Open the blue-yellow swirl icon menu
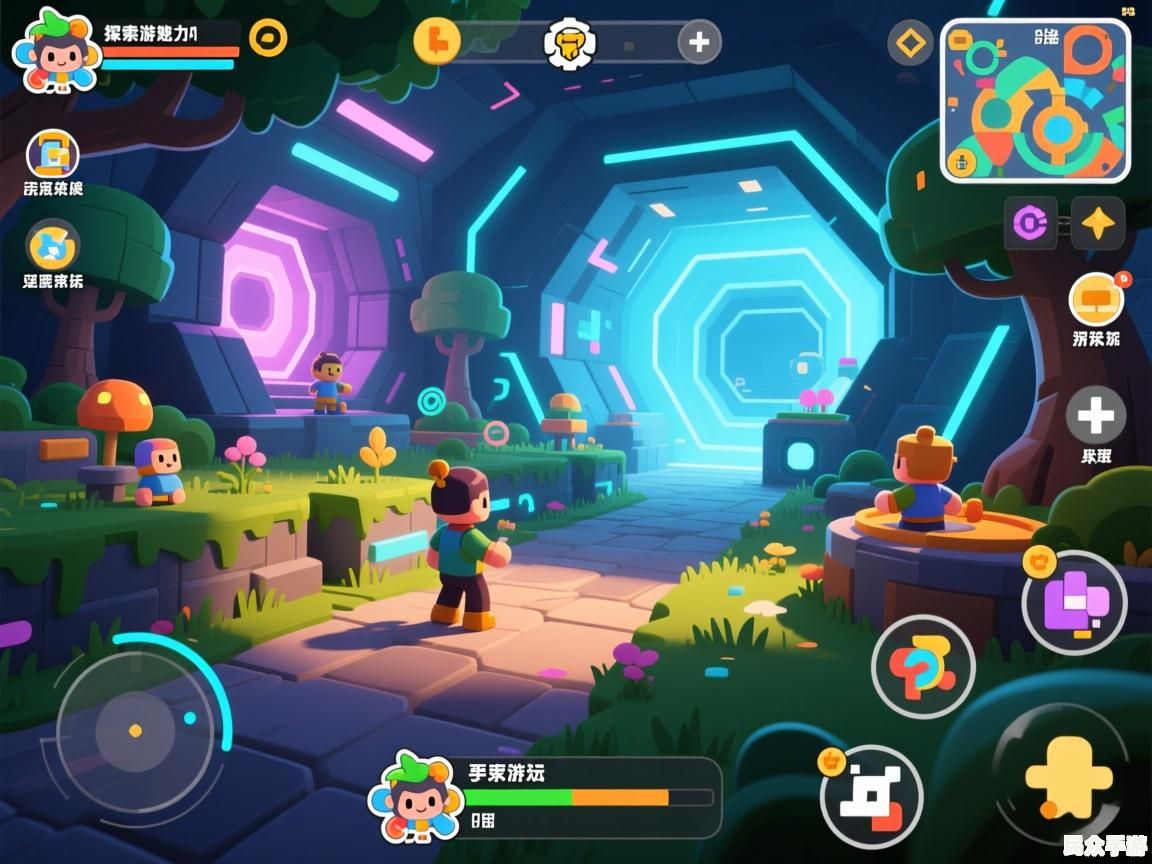 53,246
